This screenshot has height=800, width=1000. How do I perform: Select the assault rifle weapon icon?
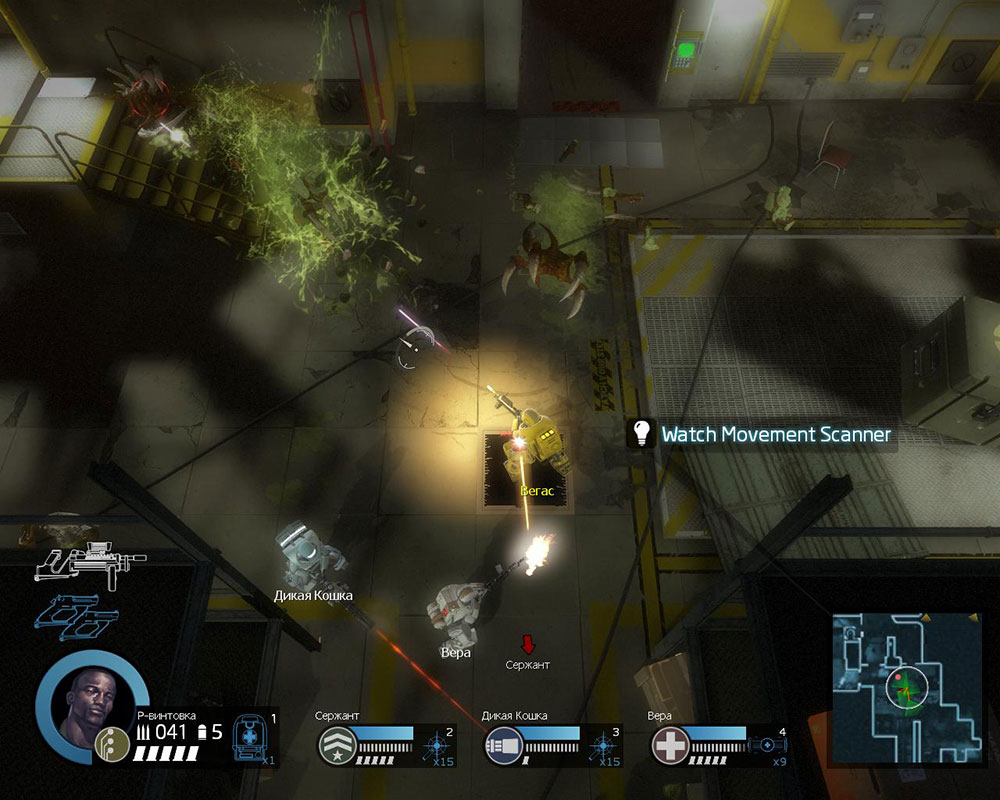[x=91, y=563]
